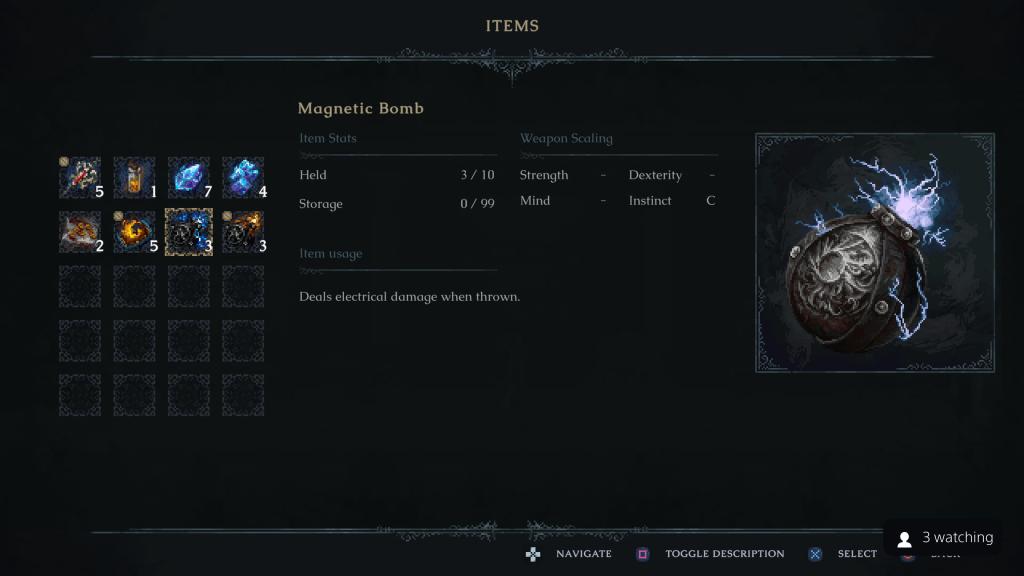Viewport: 1024px width, 576px height.
Task: Choose the orange potion bottle slot
Action: [x=134, y=177]
